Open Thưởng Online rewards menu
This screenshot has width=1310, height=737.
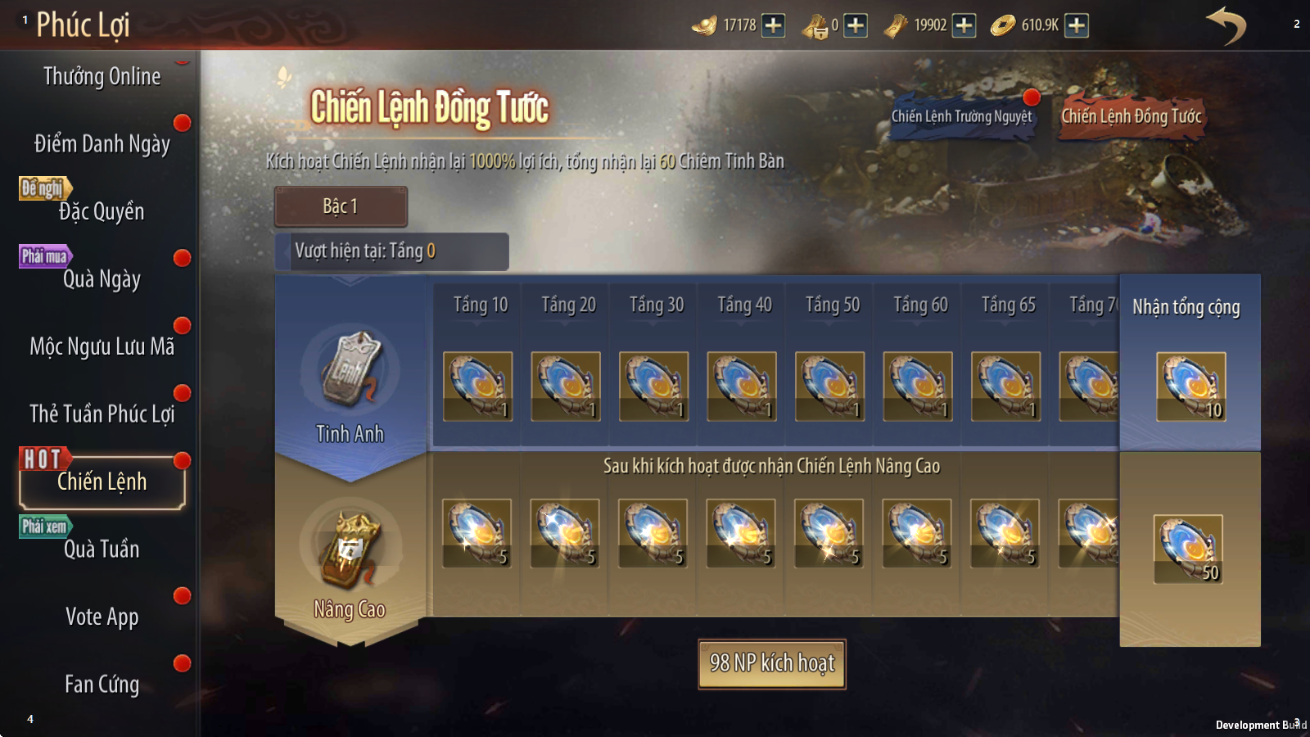click(x=101, y=77)
